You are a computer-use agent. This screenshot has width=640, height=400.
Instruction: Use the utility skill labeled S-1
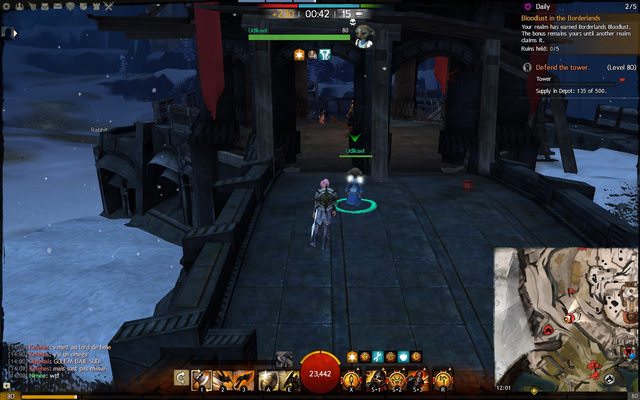[375, 380]
